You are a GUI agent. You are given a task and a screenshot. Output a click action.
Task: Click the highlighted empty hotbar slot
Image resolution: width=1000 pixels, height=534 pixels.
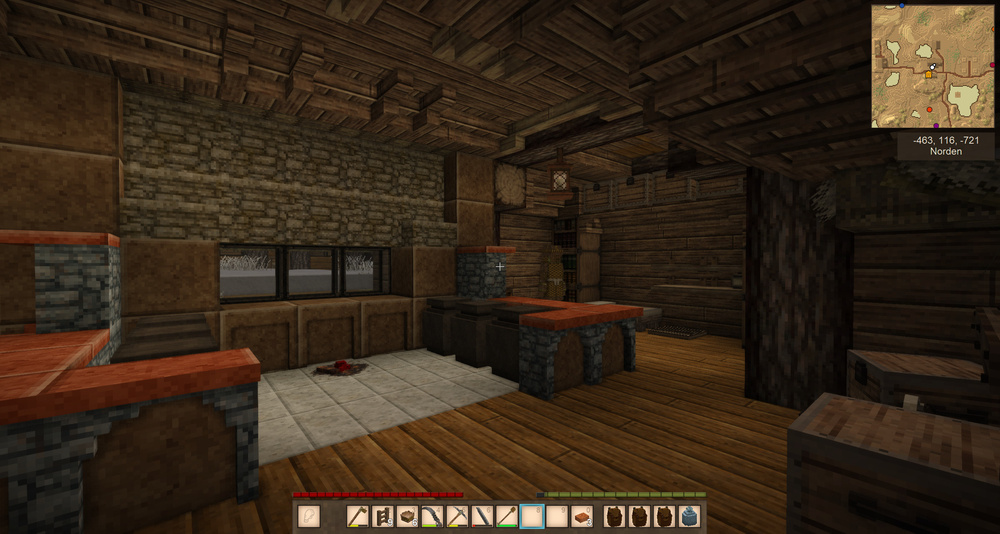click(532, 517)
